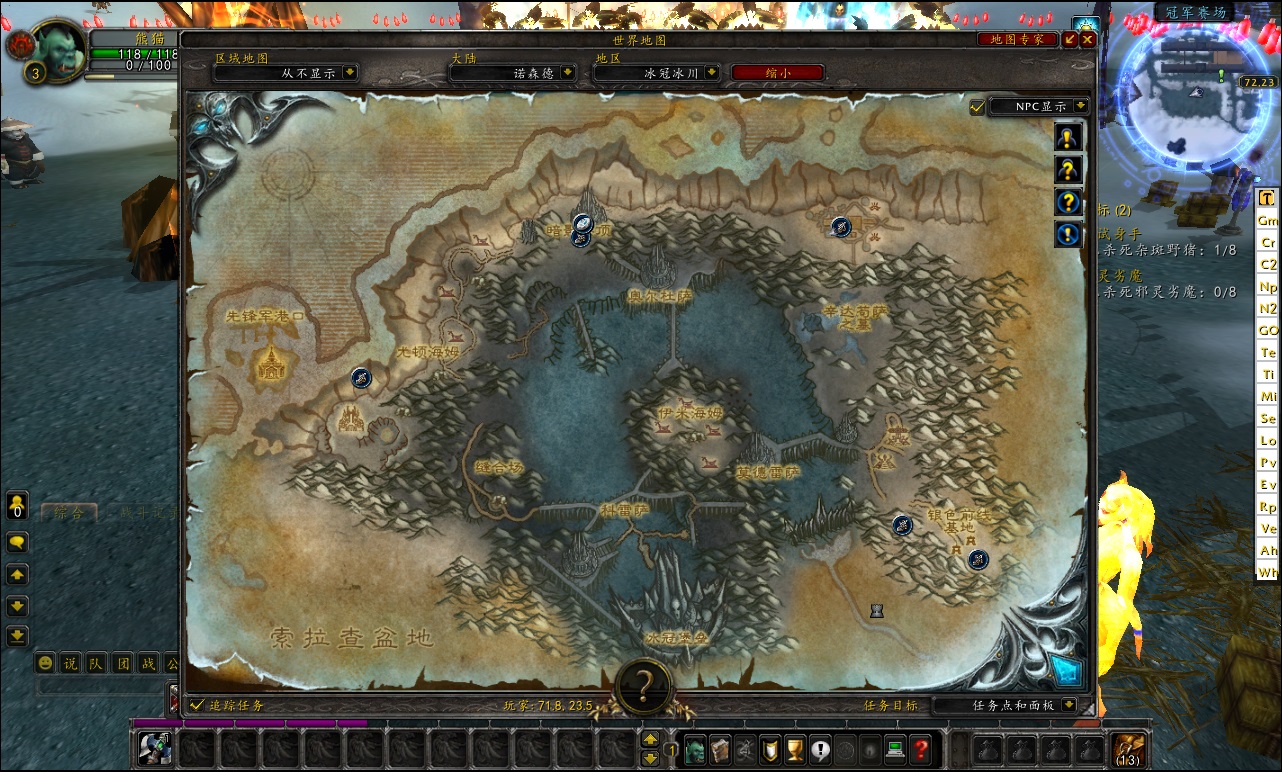
Task: Select the 综合 chat tab
Action: click(69, 513)
